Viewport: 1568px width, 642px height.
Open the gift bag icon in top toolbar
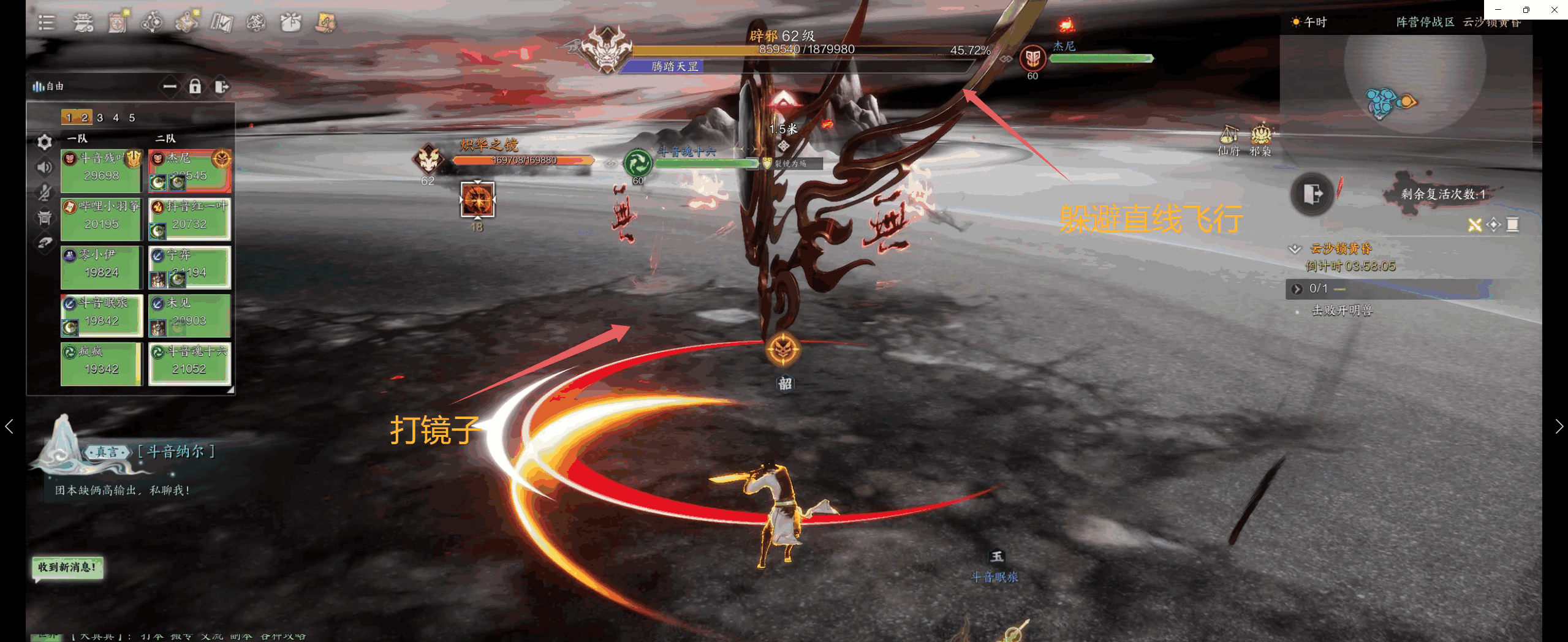[x=290, y=23]
